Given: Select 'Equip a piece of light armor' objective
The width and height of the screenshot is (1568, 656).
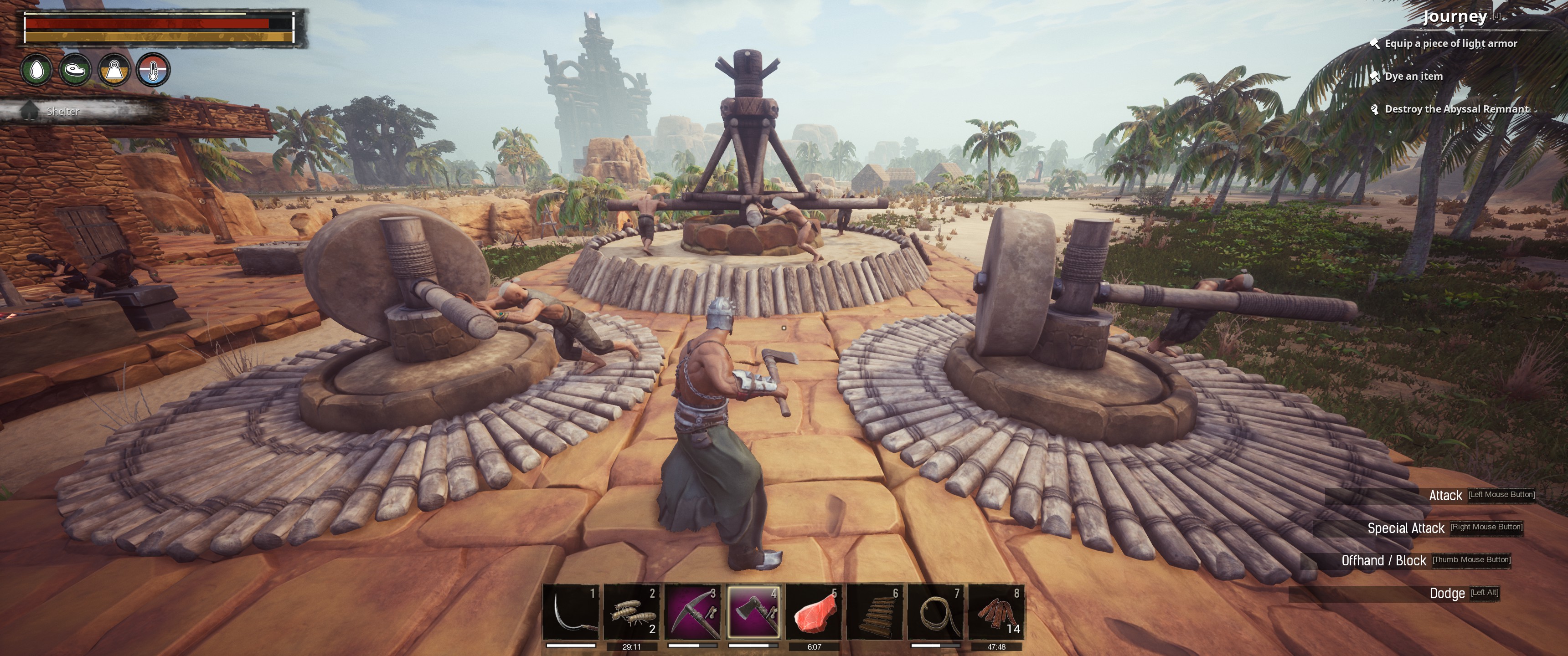Looking at the screenshot, I should coord(1450,43).
